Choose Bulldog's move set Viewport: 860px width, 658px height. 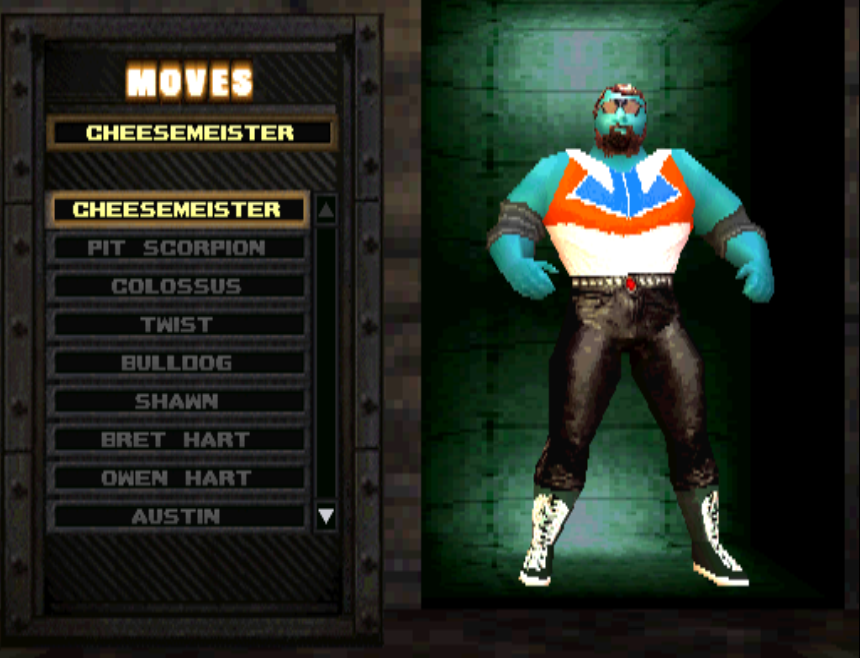coord(177,363)
